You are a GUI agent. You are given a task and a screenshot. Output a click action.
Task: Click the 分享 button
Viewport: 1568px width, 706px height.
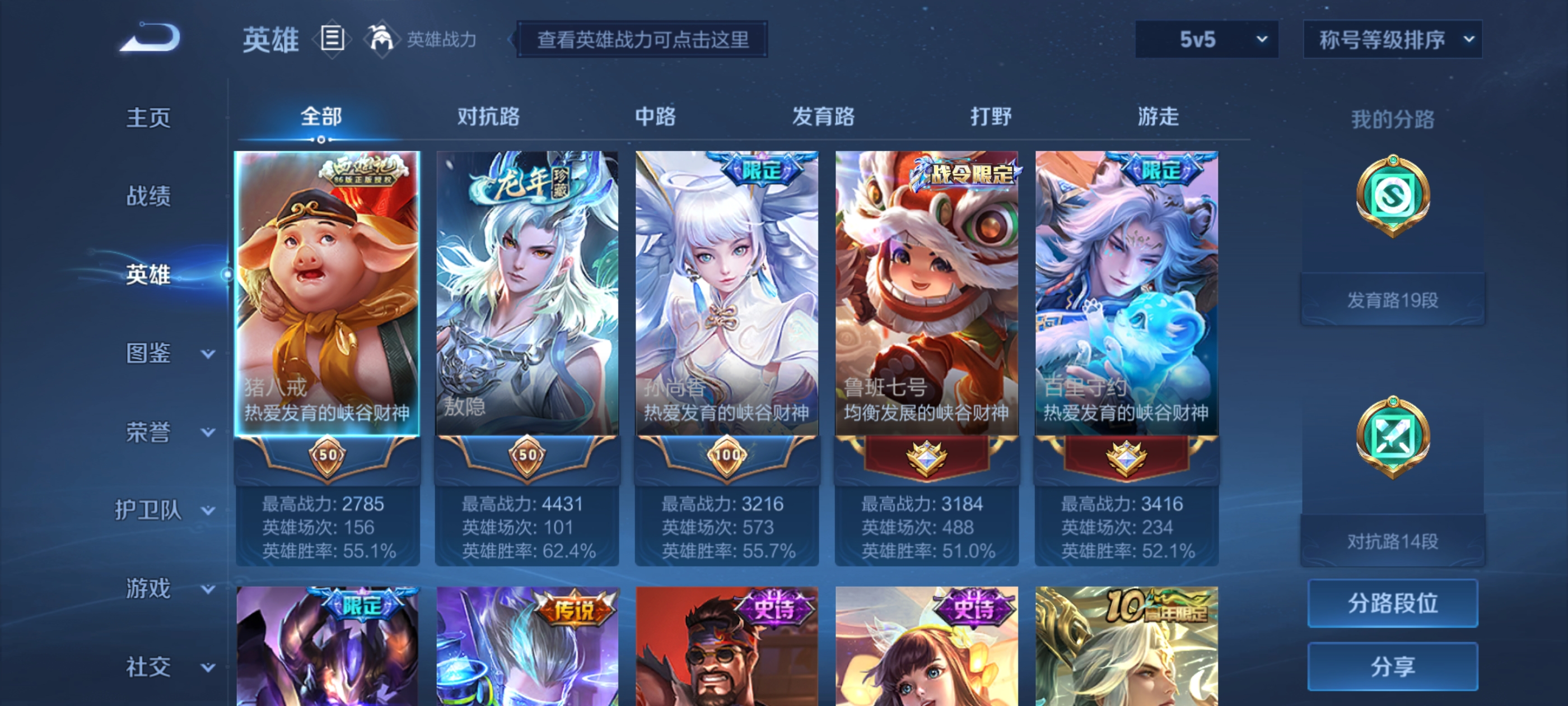(x=1393, y=666)
